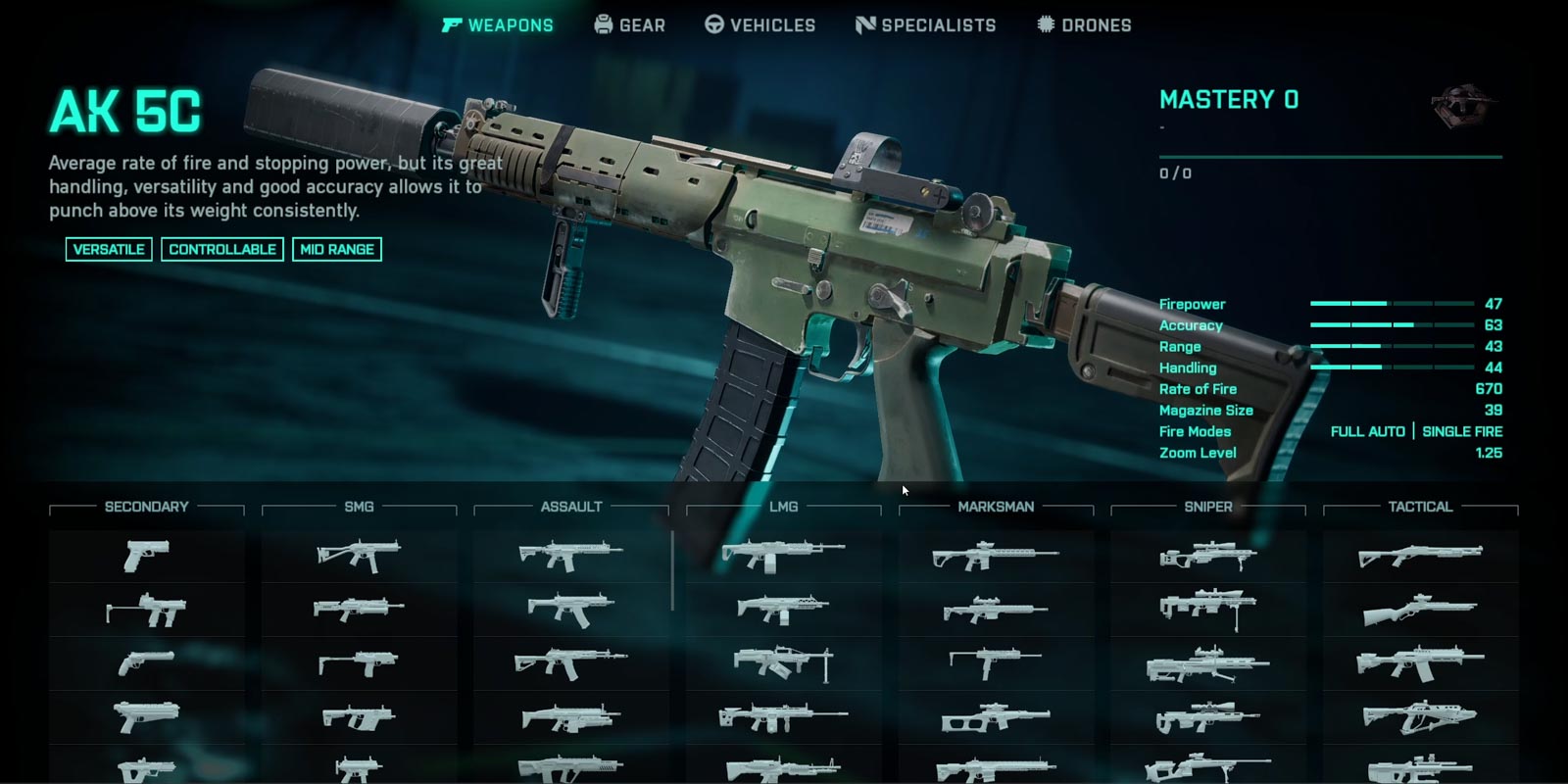Choose the first LMG weapon thumbnail
The height and width of the screenshot is (784, 1568).
coord(783,556)
